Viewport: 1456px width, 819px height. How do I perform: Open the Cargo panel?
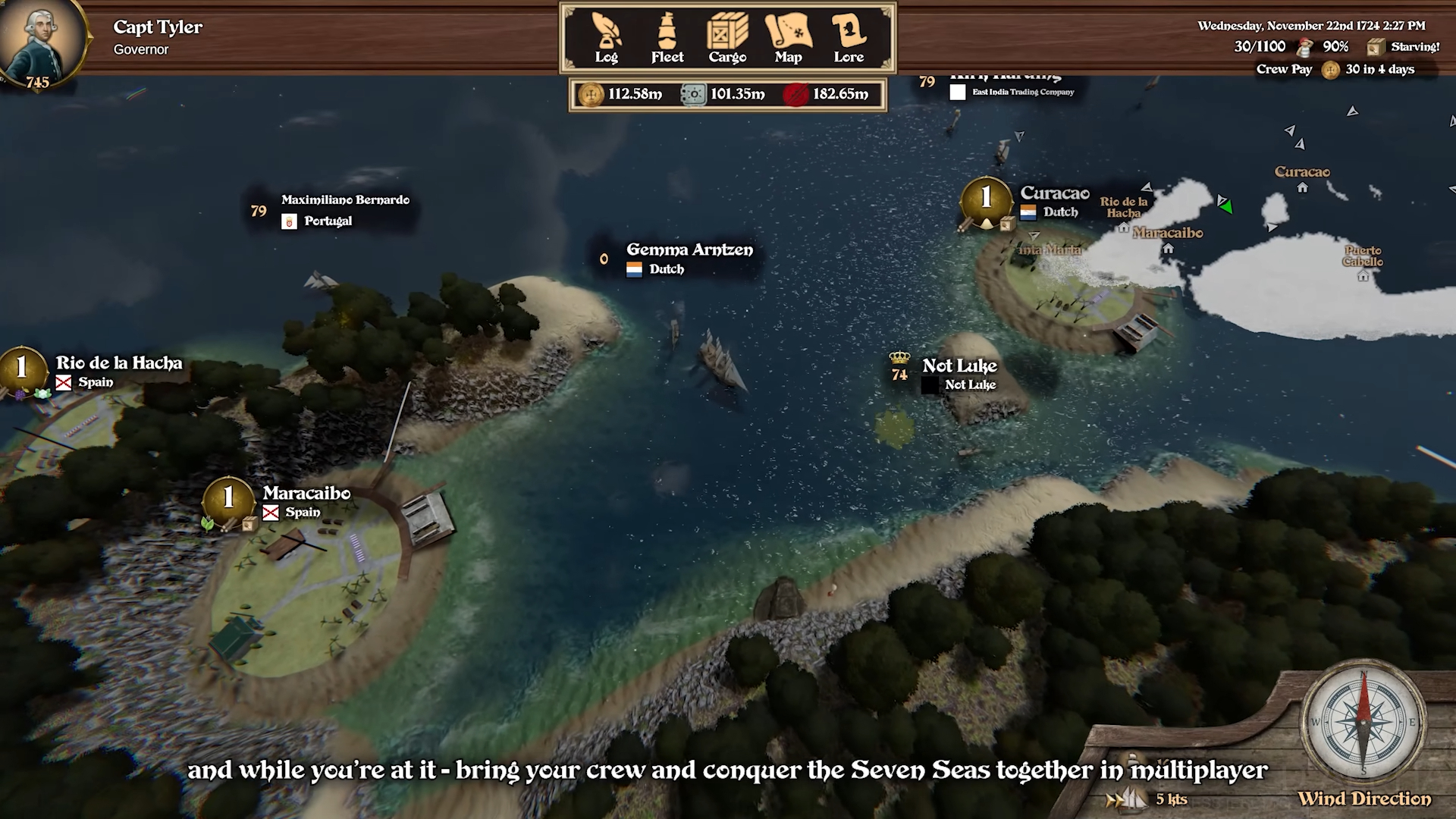(727, 38)
